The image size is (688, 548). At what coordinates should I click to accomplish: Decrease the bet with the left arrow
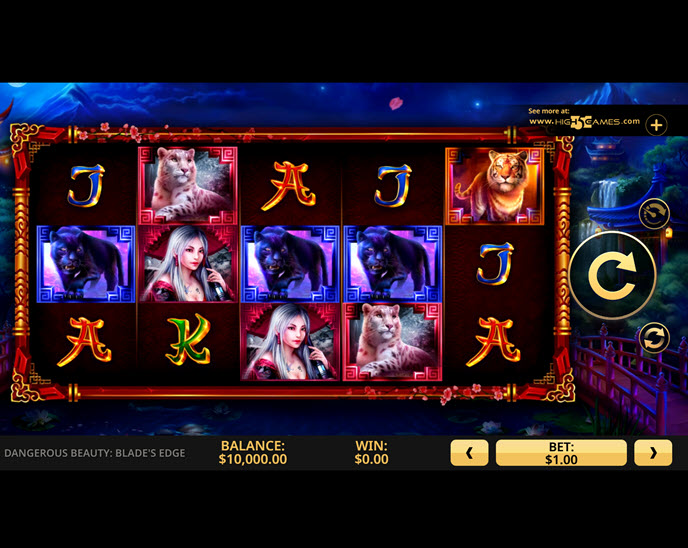[x=469, y=453]
